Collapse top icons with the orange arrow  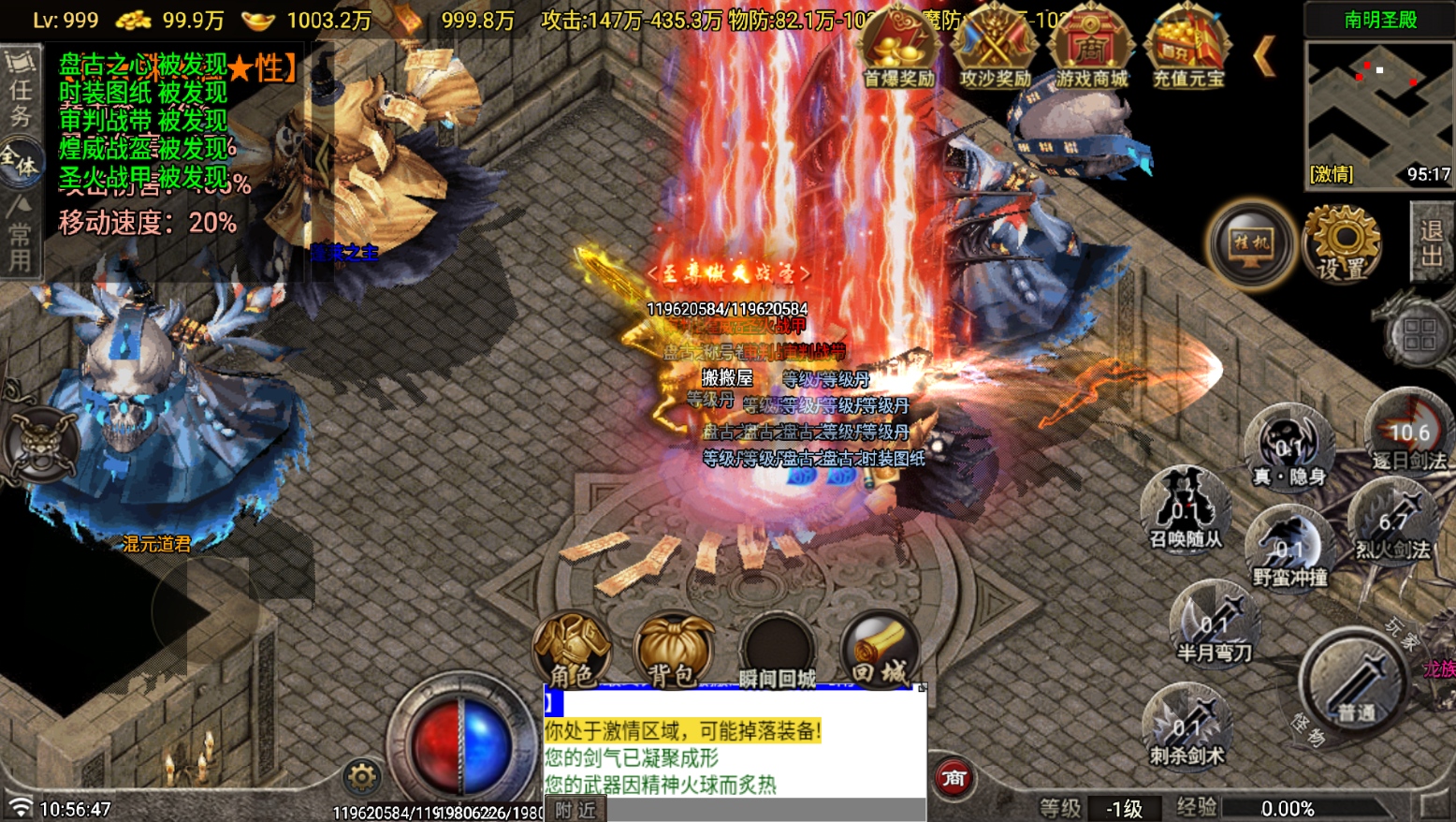click(1264, 56)
